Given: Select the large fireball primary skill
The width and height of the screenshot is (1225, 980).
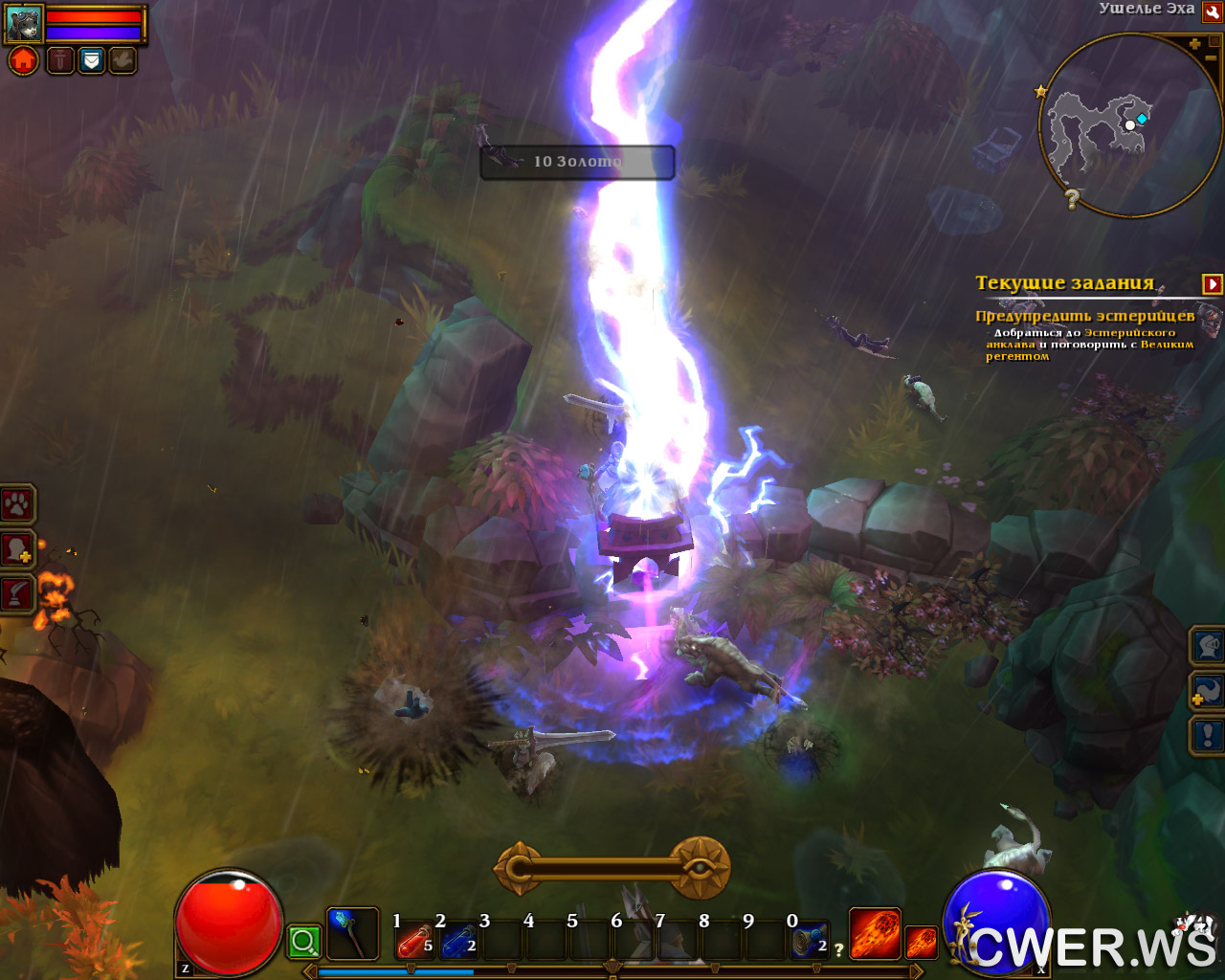Looking at the screenshot, I should pyautogui.click(x=875, y=933).
